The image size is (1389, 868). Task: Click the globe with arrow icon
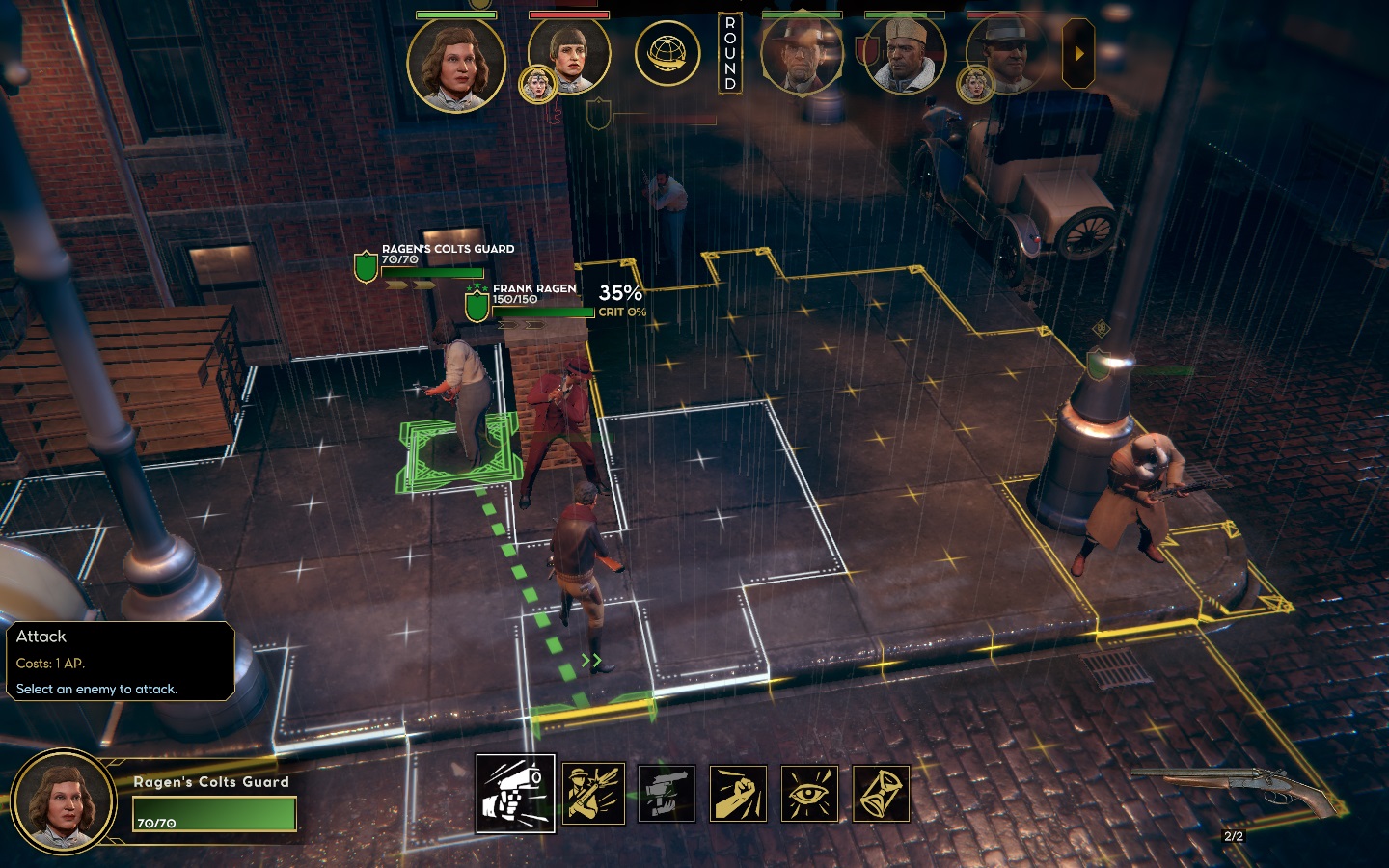(667, 53)
